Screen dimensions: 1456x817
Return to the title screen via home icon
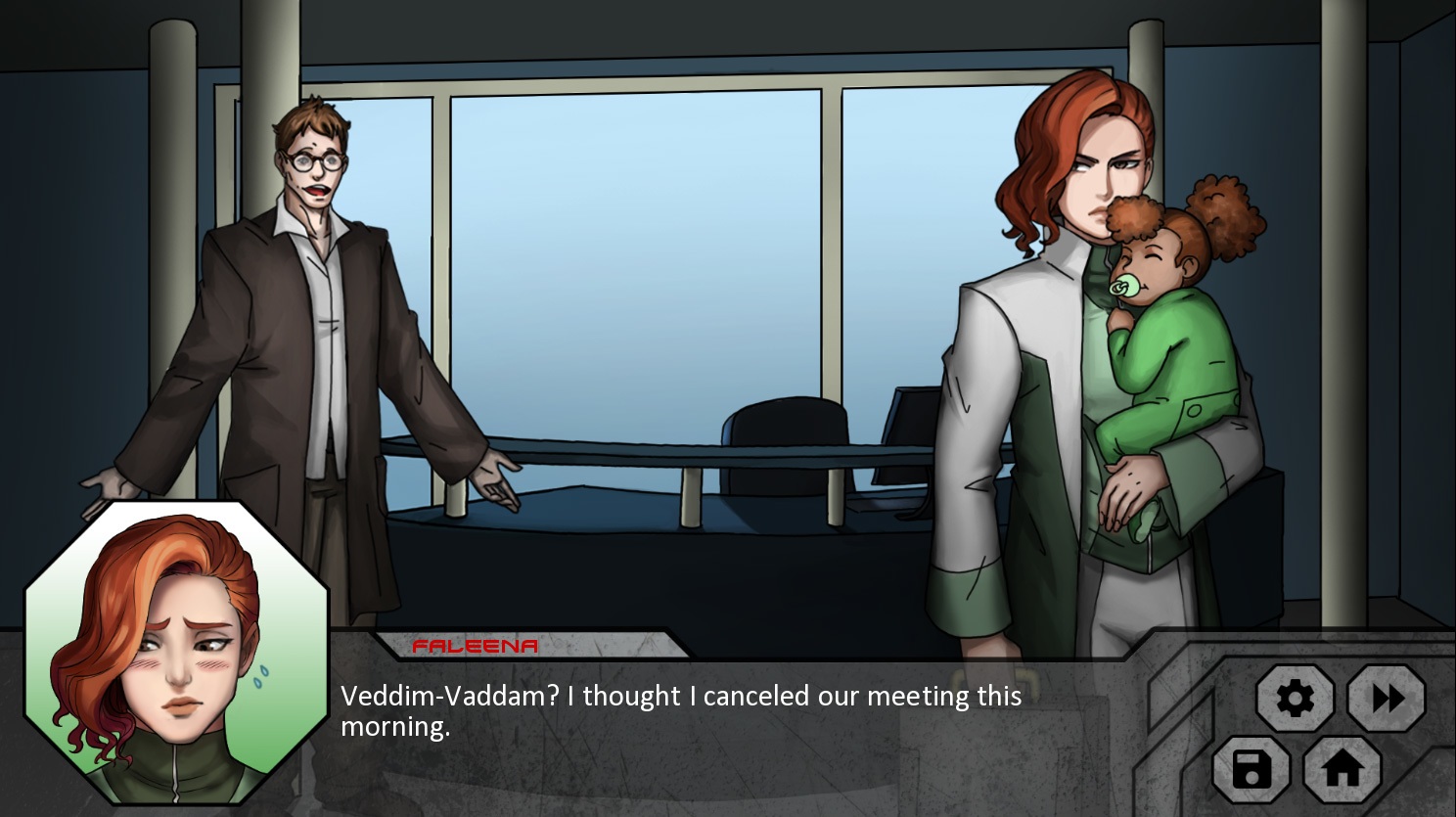tap(1342, 772)
